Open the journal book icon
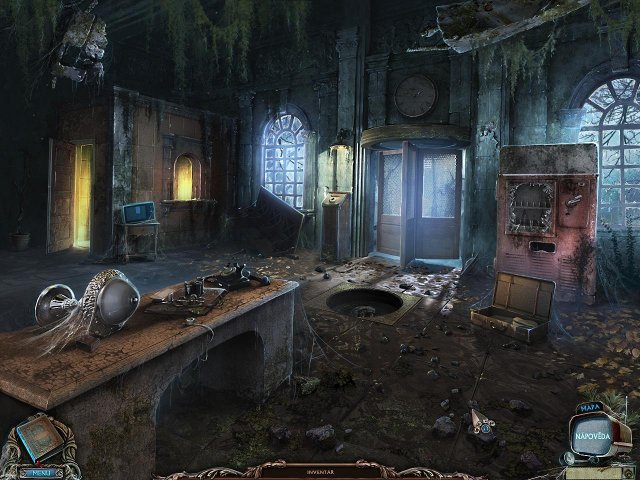640x480 pixels. (x=37, y=437)
